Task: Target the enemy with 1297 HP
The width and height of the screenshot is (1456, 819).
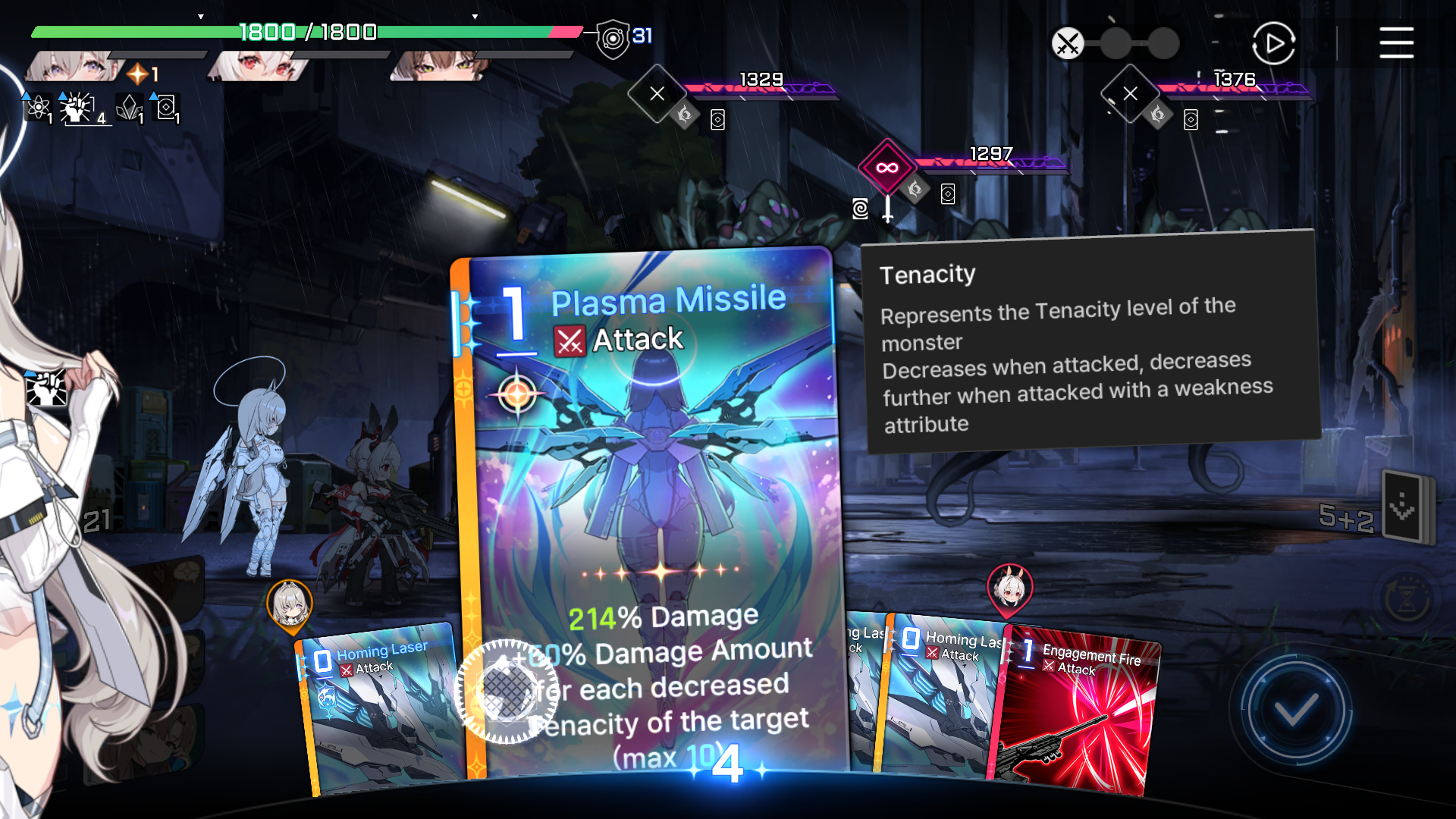Action: tap(886, 168)
